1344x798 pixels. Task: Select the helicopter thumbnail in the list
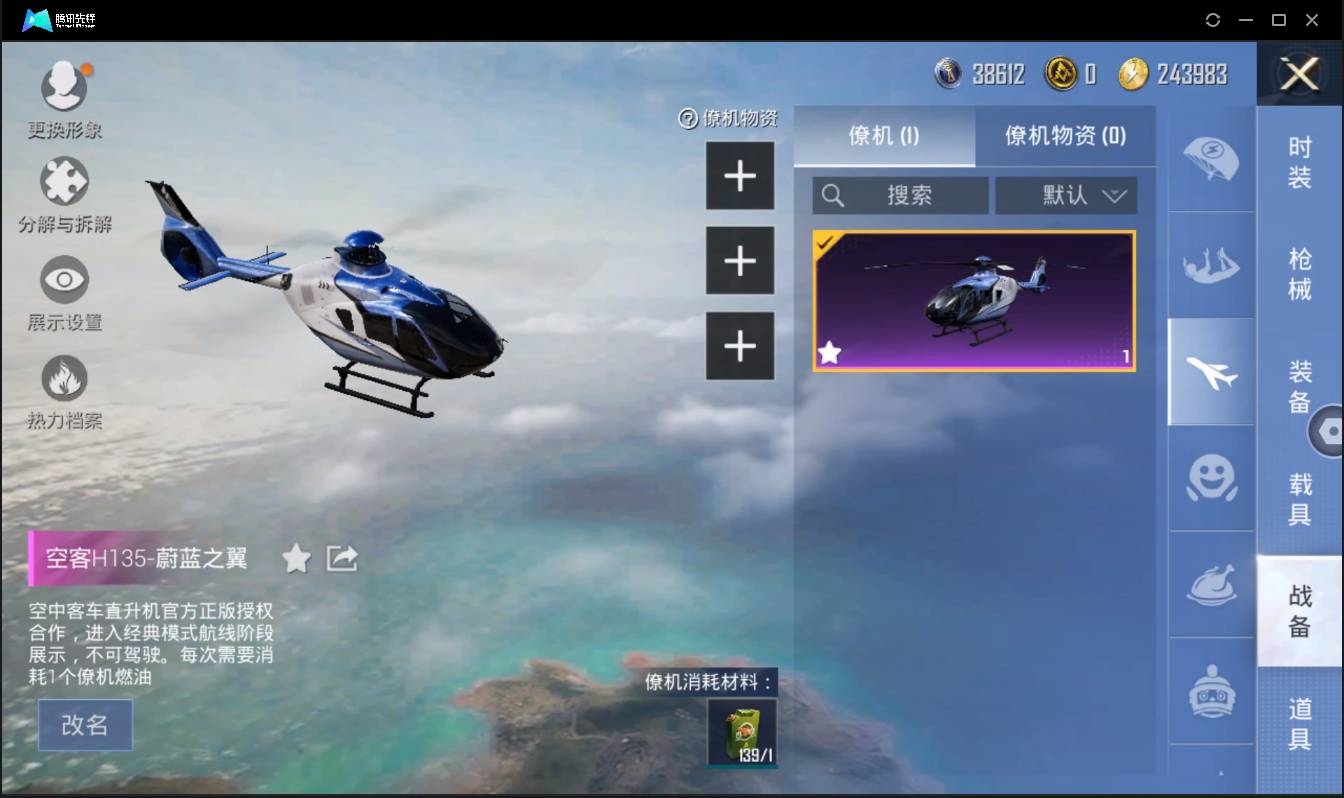(973, 300)
